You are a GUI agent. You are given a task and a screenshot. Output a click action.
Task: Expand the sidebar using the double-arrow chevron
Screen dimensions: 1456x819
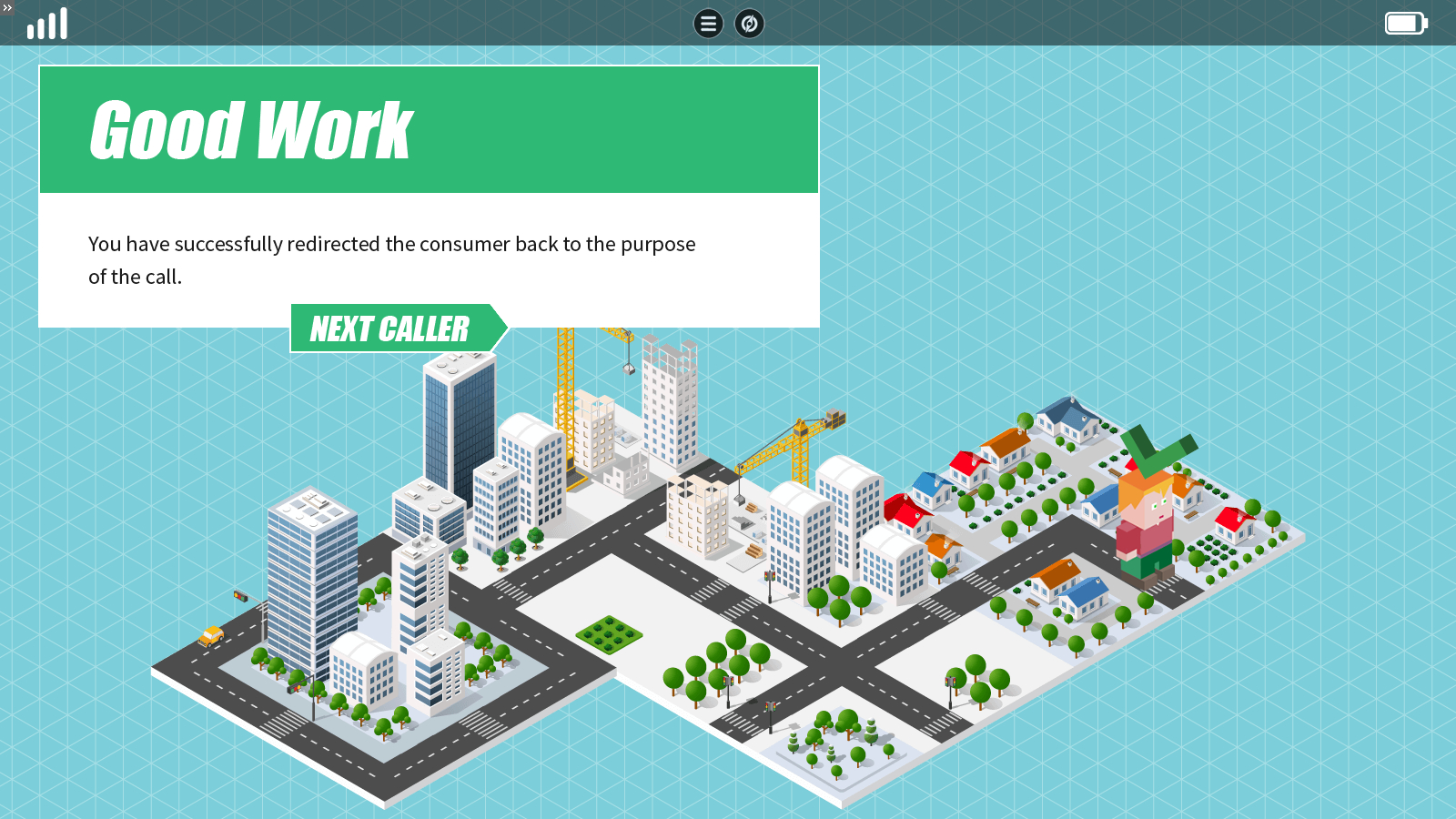8,7
